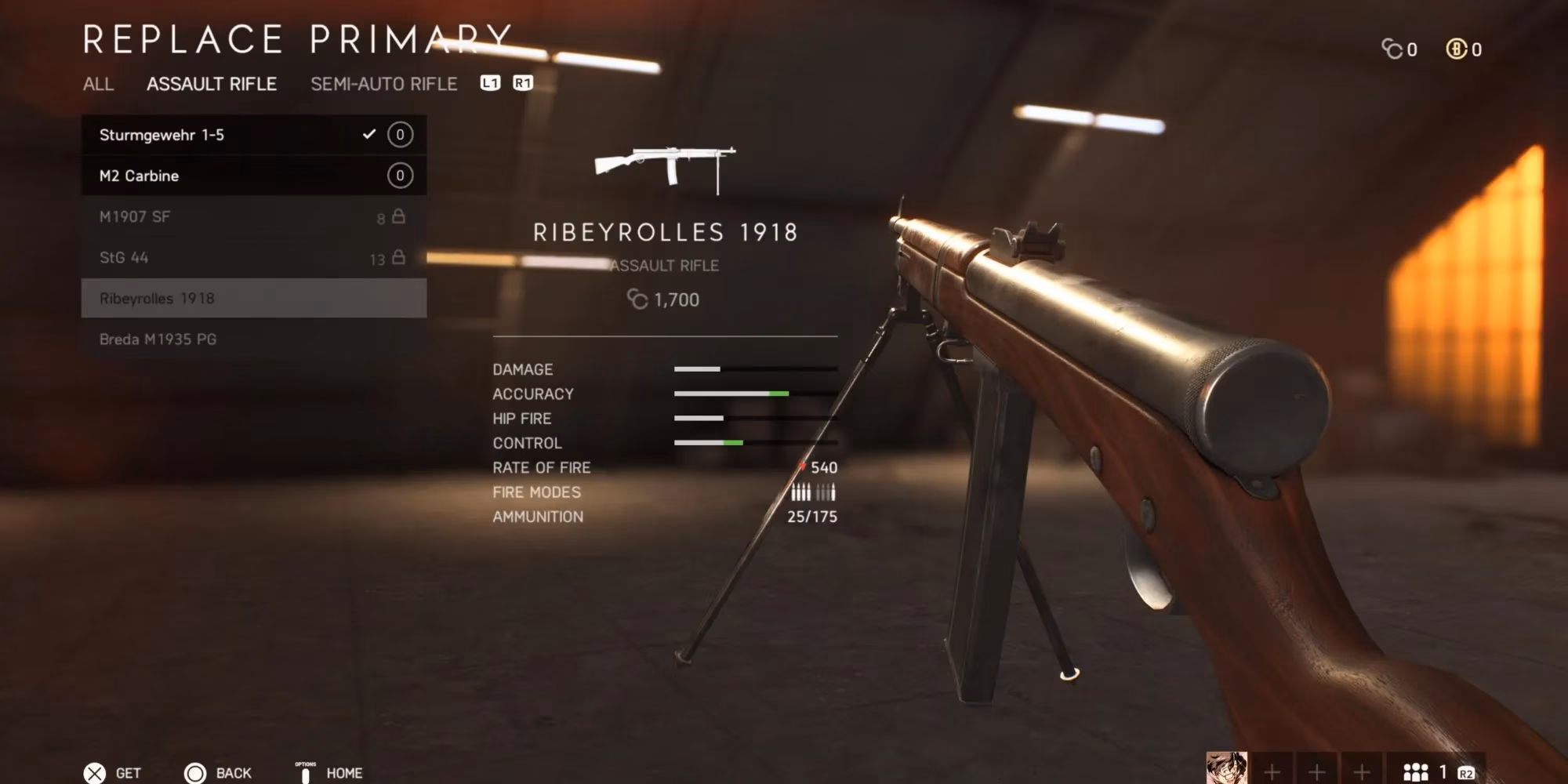Click the R1 category navigation prompt

click(x=522, y=83)
